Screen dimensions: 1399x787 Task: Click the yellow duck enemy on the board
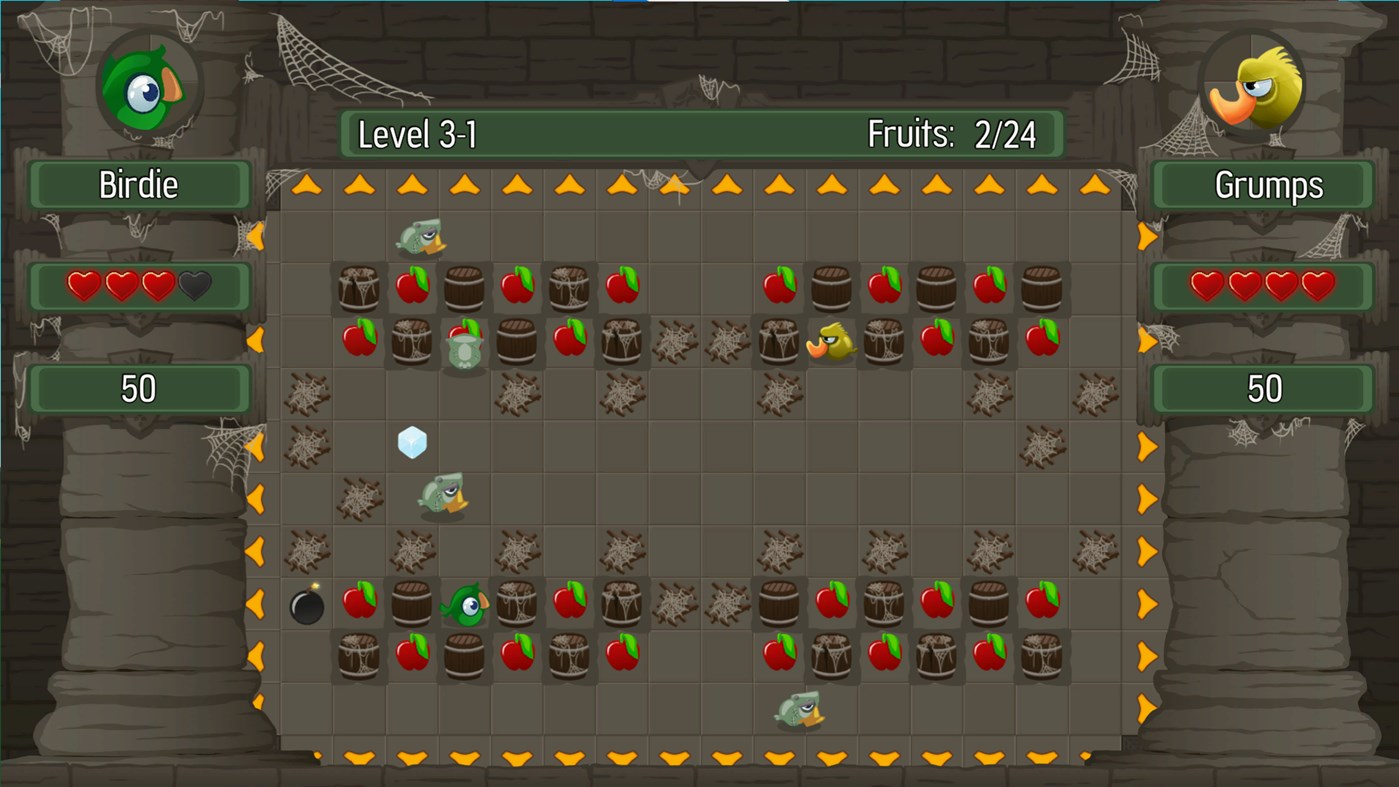830,340
